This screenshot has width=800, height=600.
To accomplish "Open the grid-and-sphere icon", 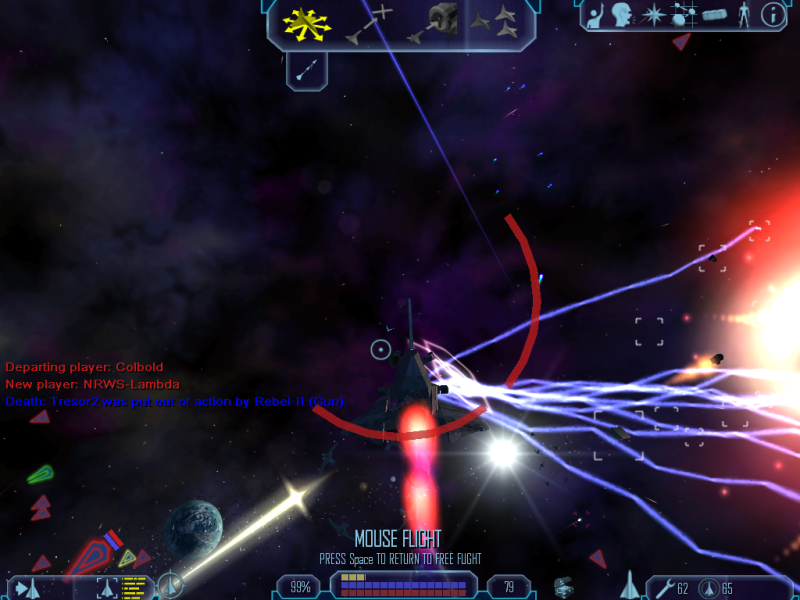I will click(683, 15).
